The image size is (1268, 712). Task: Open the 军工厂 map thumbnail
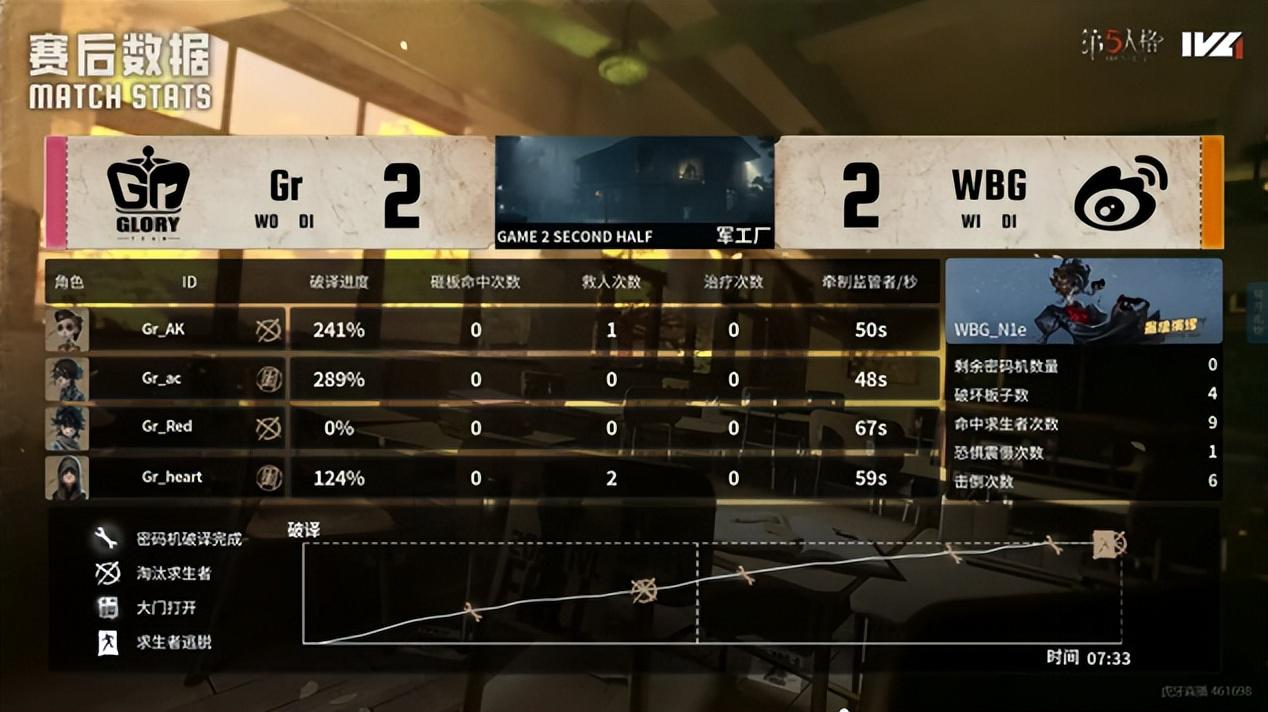click(634, 192)
